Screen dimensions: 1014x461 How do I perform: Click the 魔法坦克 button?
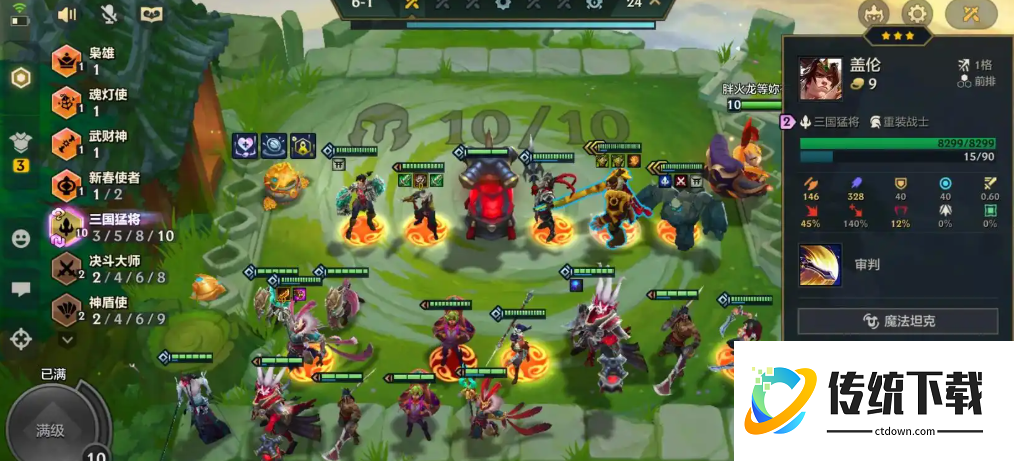pos(897,321)
